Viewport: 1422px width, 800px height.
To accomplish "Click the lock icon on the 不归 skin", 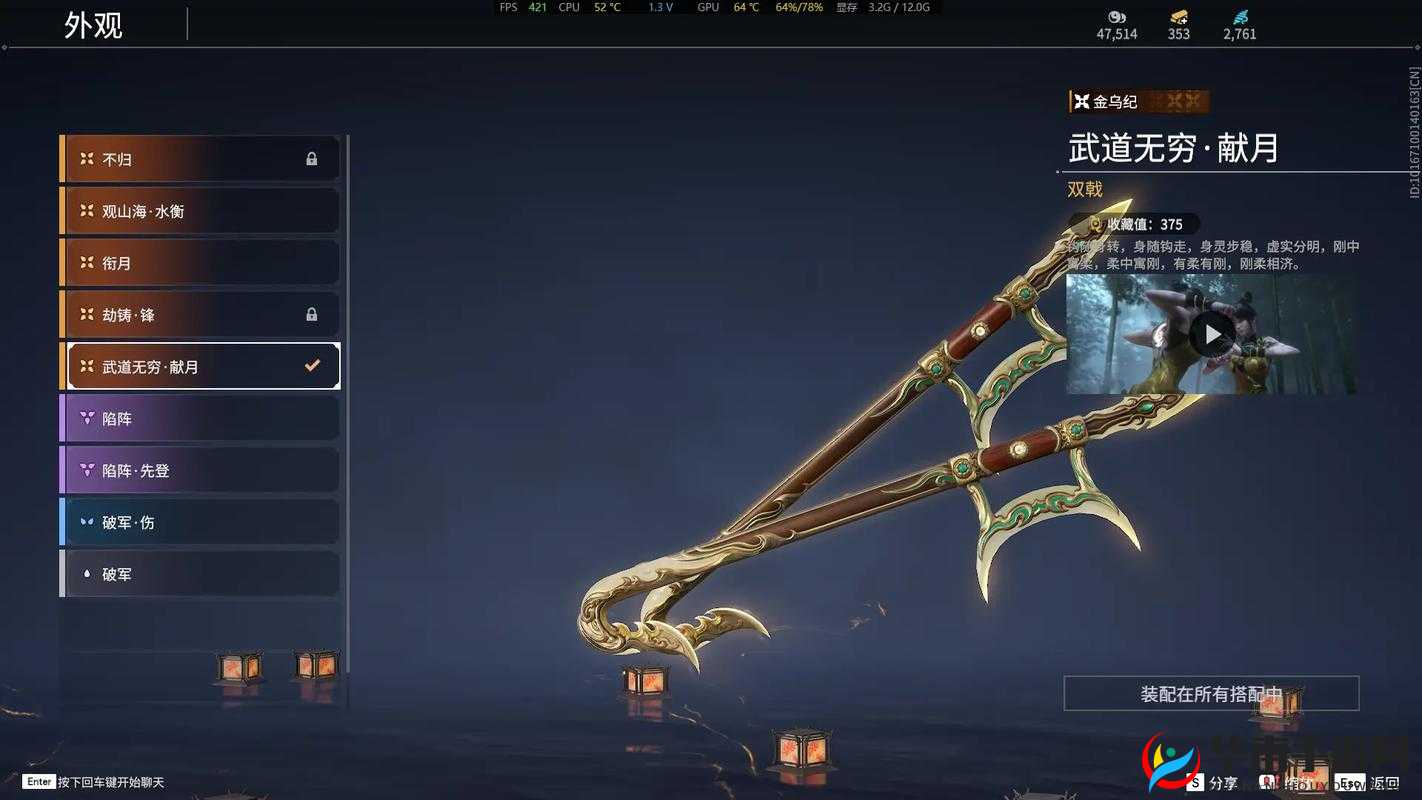I will click(x=310, y=158).
